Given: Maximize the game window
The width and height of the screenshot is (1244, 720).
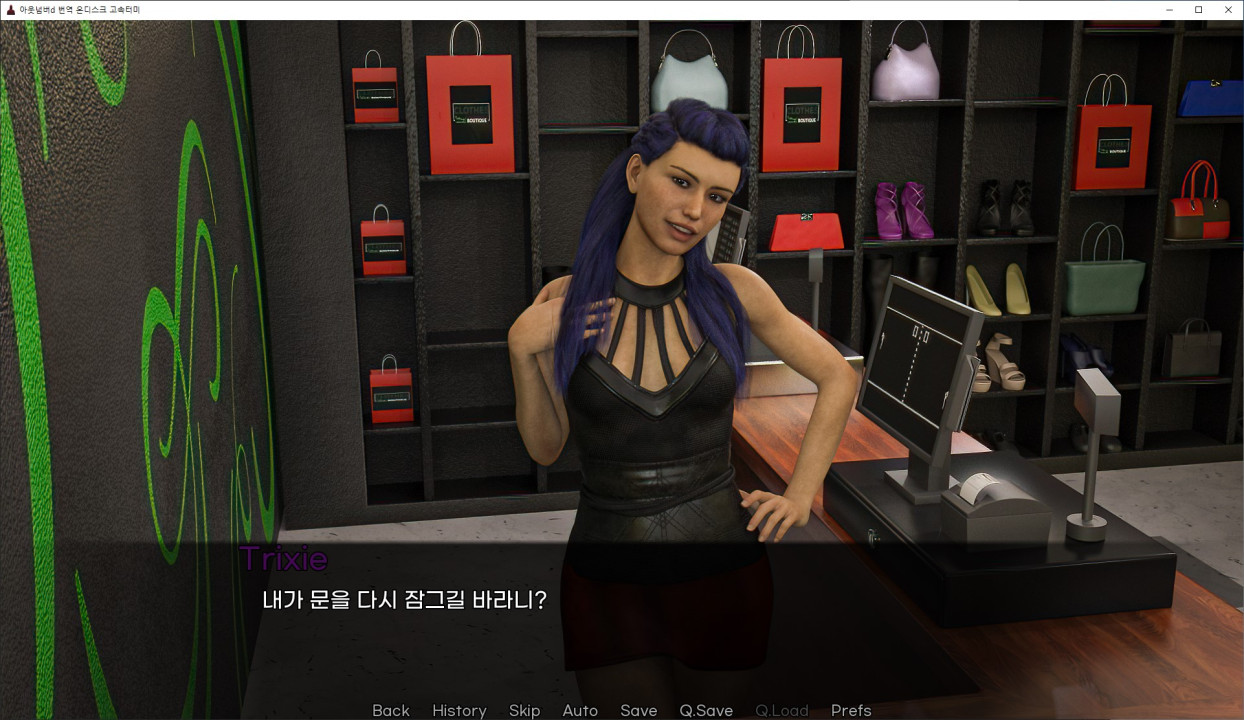Looking at the screenshot, I should [1199, 10].
